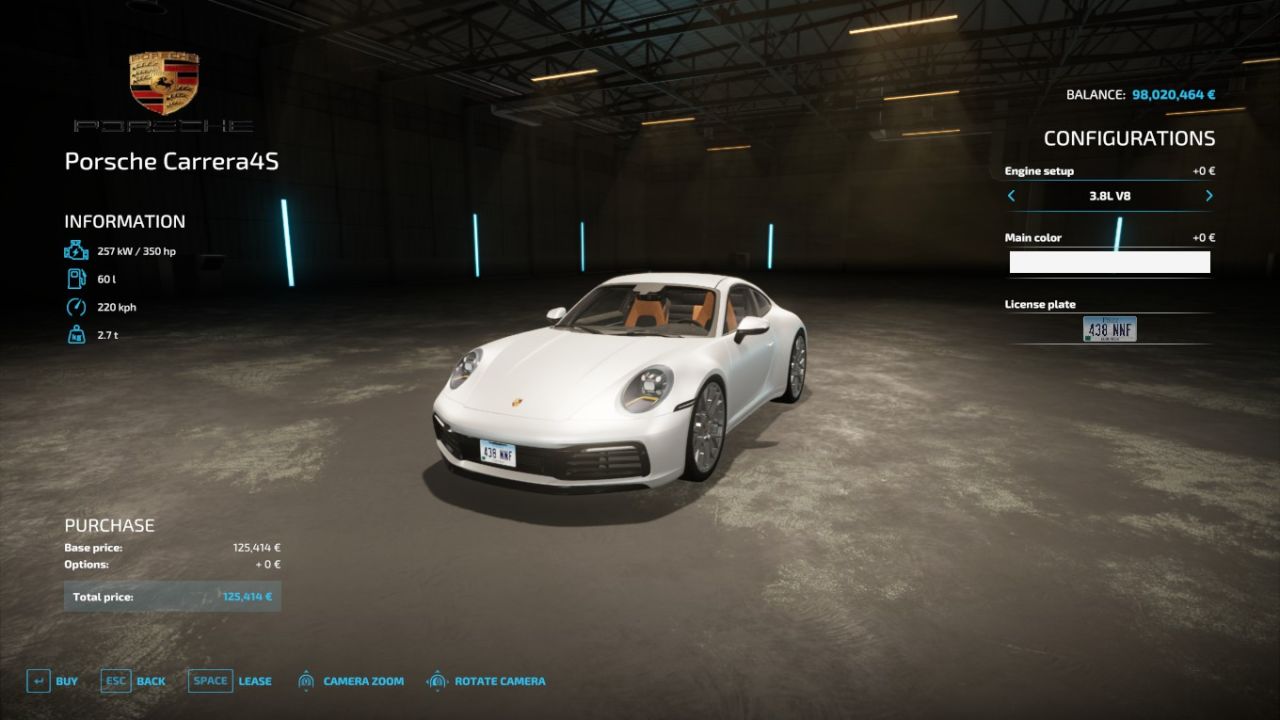
Task: Click the Rotate Camera icon in bottom bar
Action: point(436,680)
